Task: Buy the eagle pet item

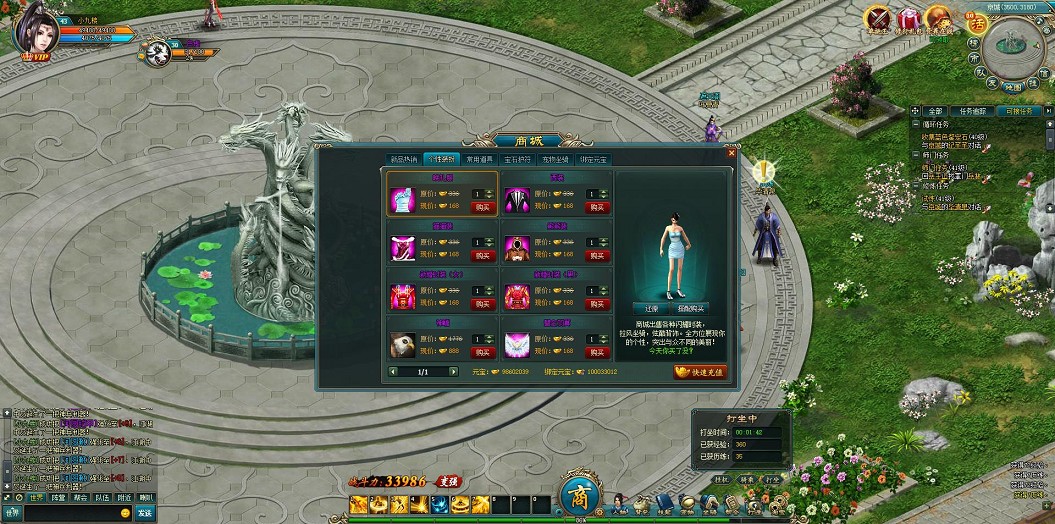Action: (x=483, y=352)
